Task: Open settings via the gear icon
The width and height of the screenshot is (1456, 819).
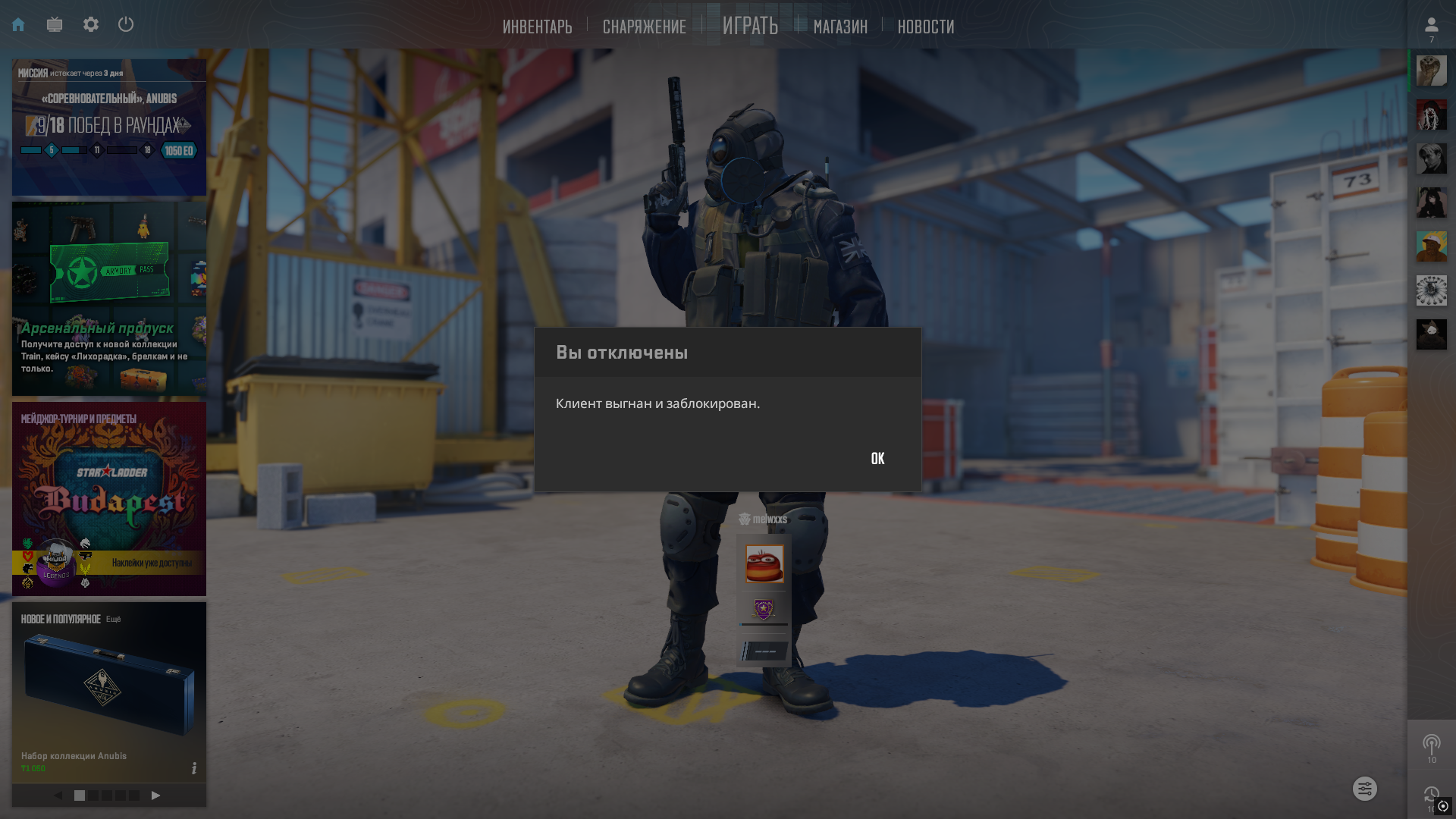Action: pos(91,25)
